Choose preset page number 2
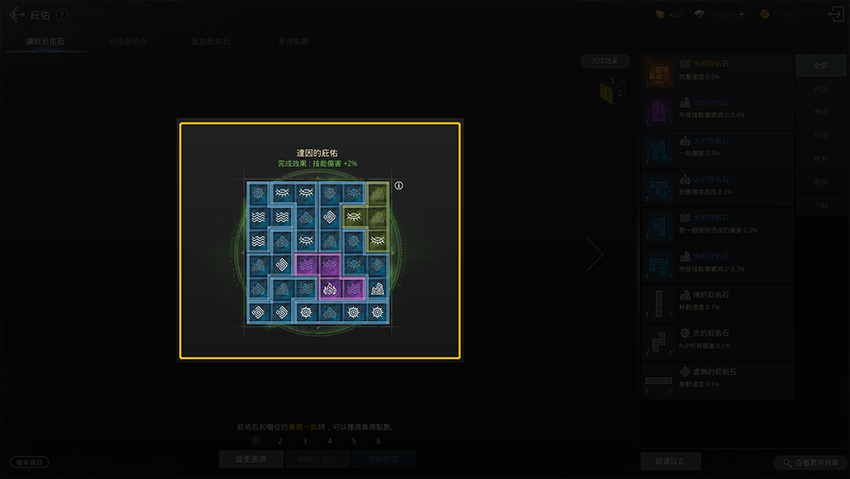Viewport: 850px width, 479px height. point(280,440)
